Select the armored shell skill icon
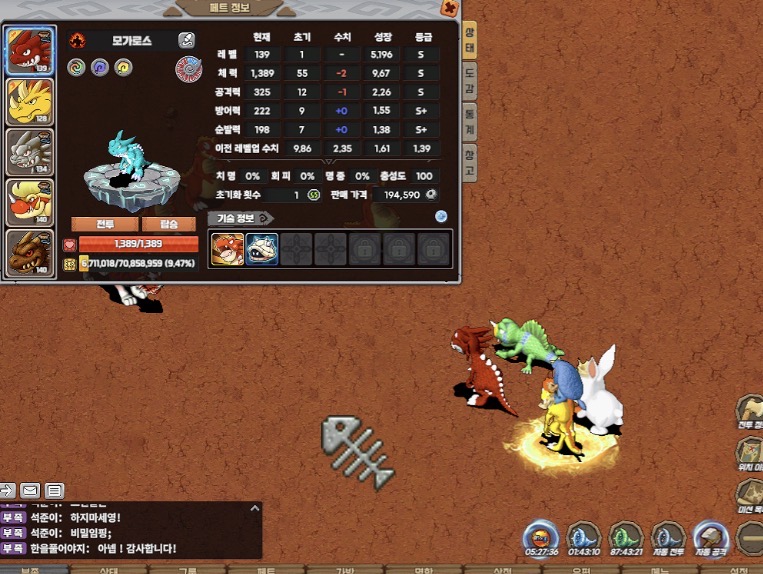The height and width of the screenshot is (574, 763). (x=262, y=249)
